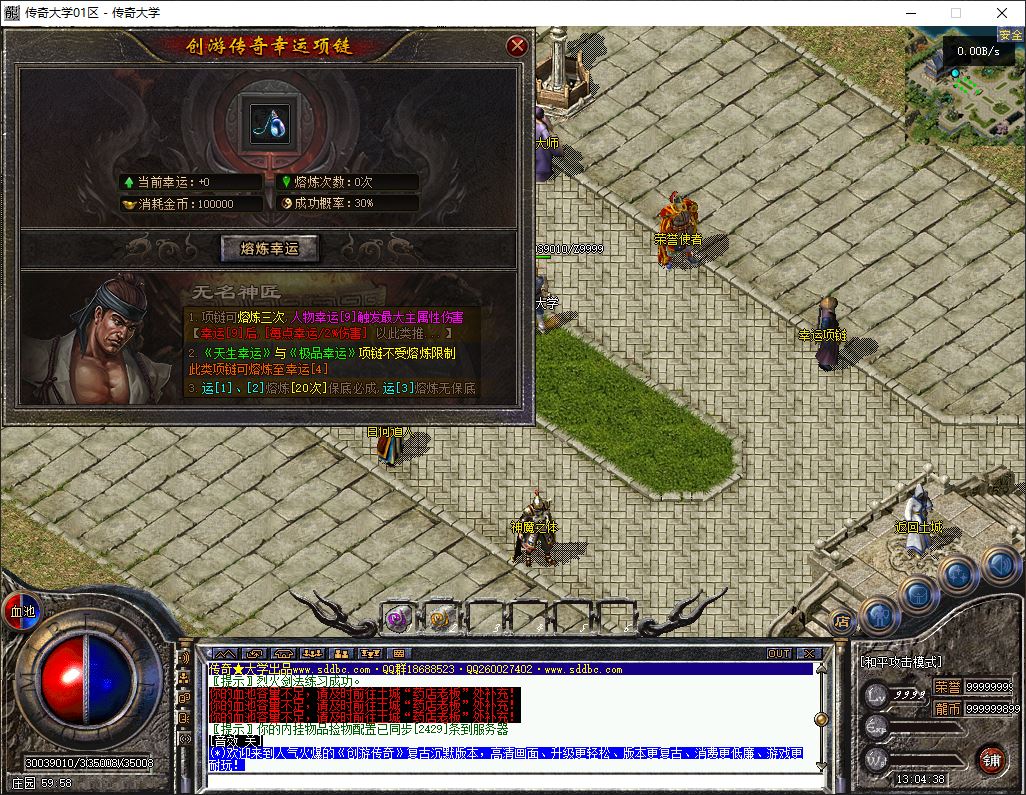Click the 熔炼幸运 smelt button
The width and height of the screenshot is (1026, 795).
tap(269, 248)
